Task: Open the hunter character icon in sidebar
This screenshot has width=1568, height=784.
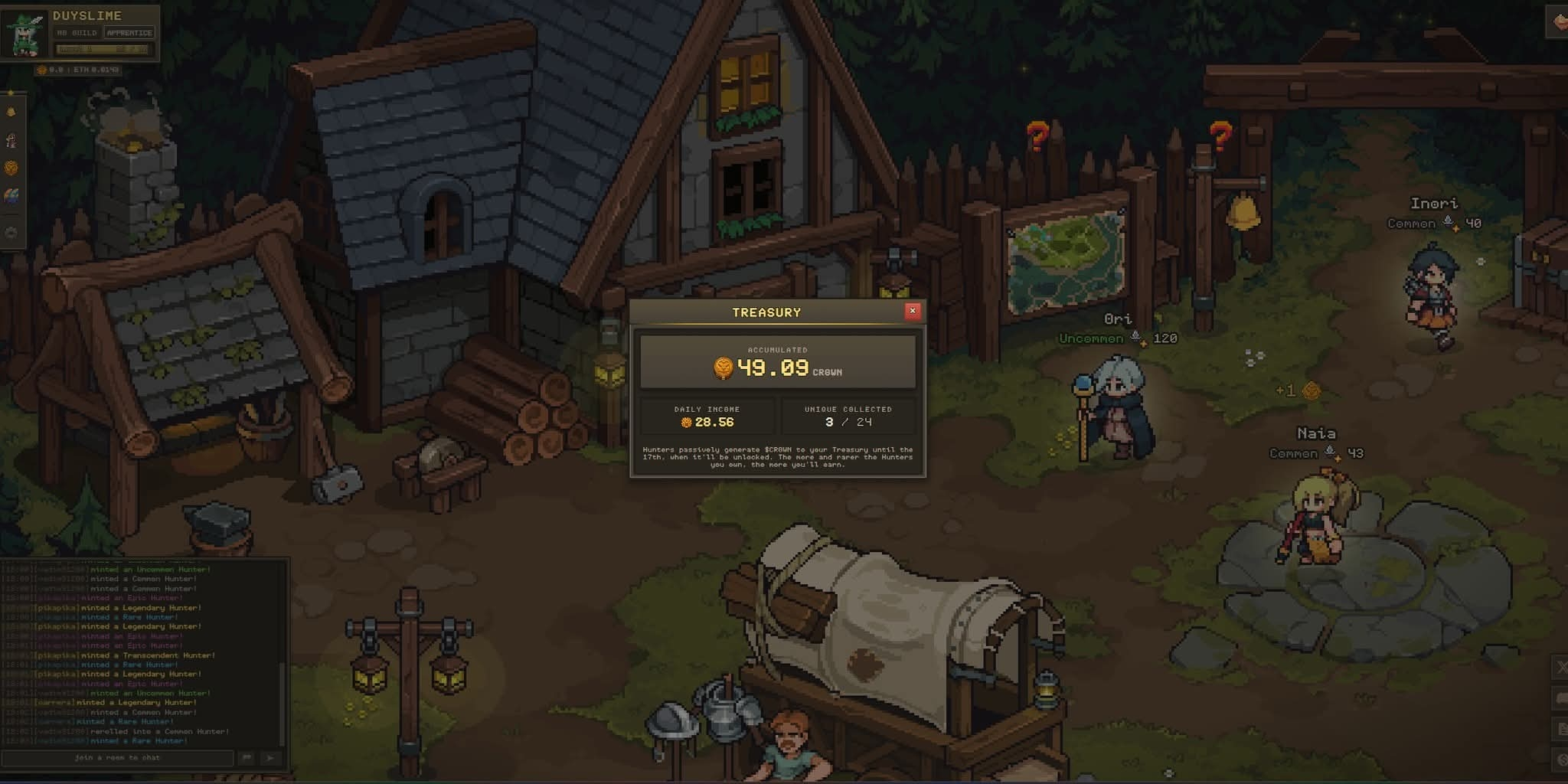Action: click(x=11, y=140)
